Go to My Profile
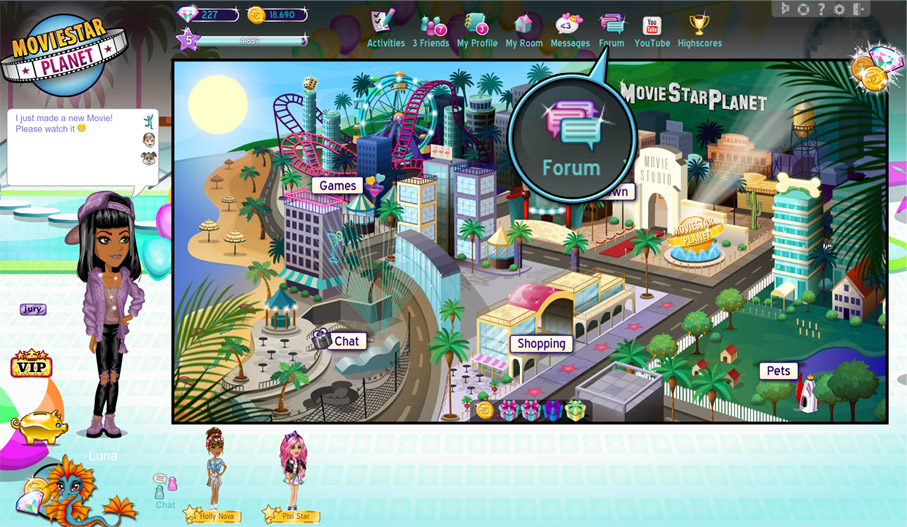This screenshot has width=907, height=527. coord(477,28)
